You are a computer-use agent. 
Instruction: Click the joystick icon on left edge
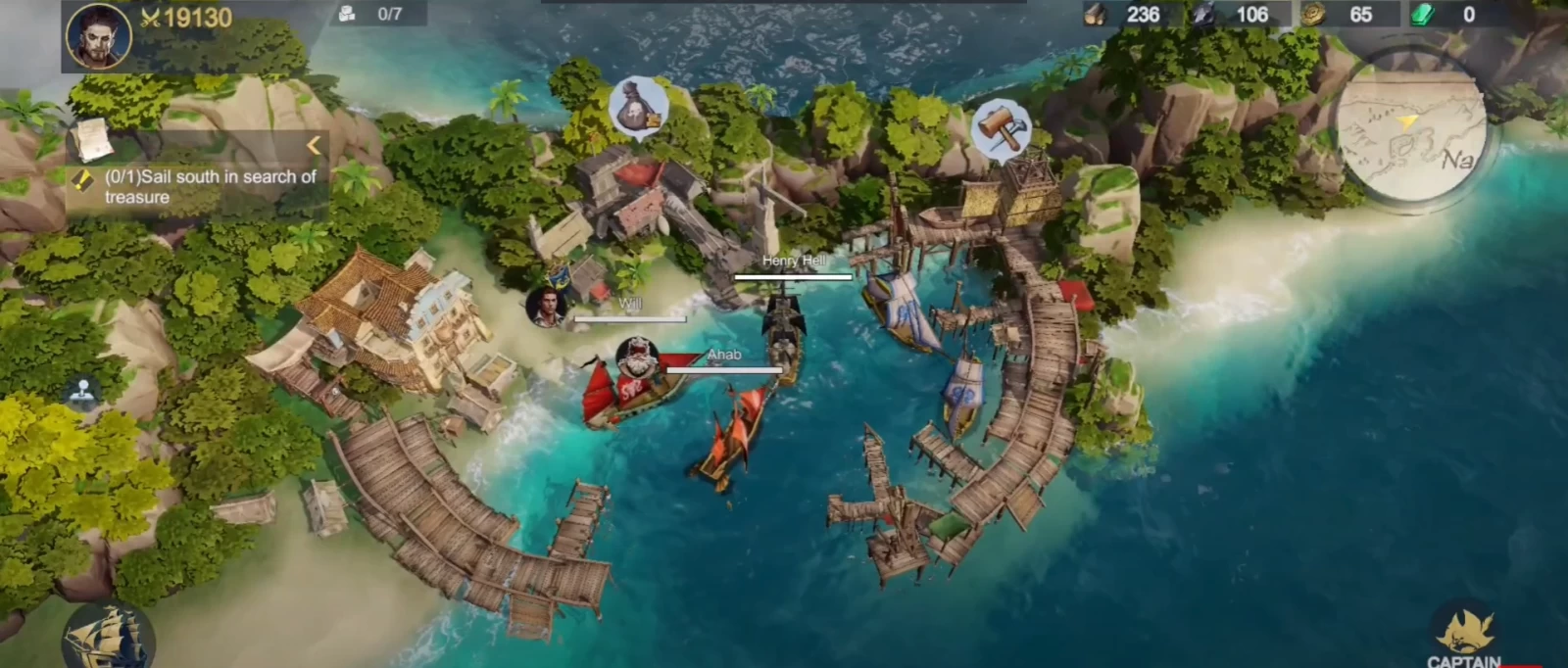tap(83, 393)
